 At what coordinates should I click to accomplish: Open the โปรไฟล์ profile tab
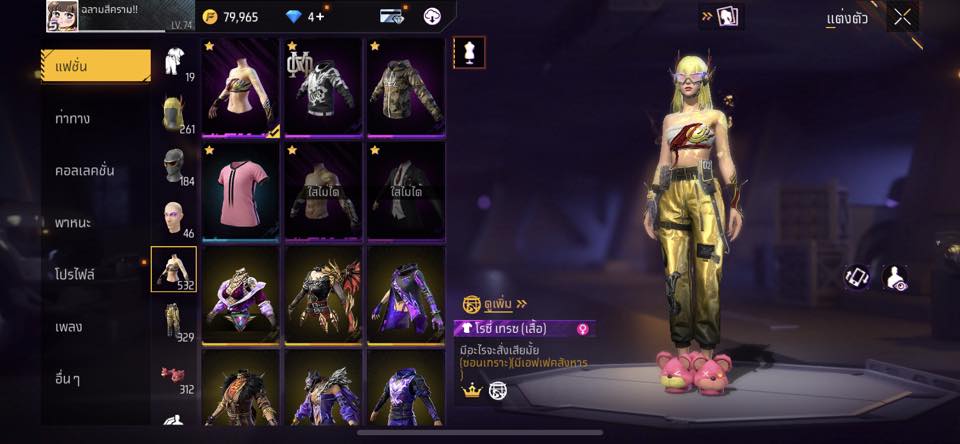(x=76, y=274)
